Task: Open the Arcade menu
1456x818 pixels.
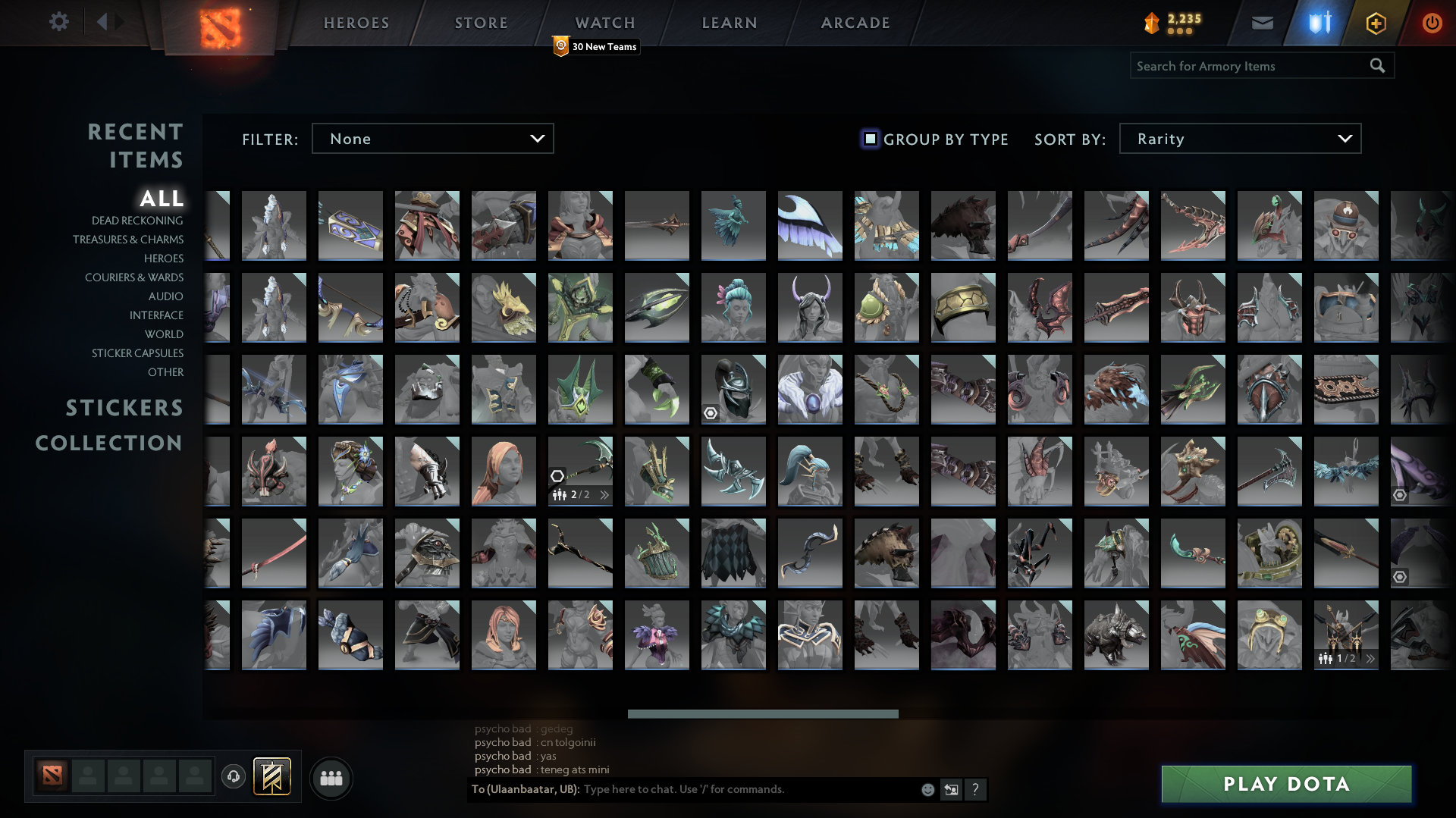Action: coord(855,23)
